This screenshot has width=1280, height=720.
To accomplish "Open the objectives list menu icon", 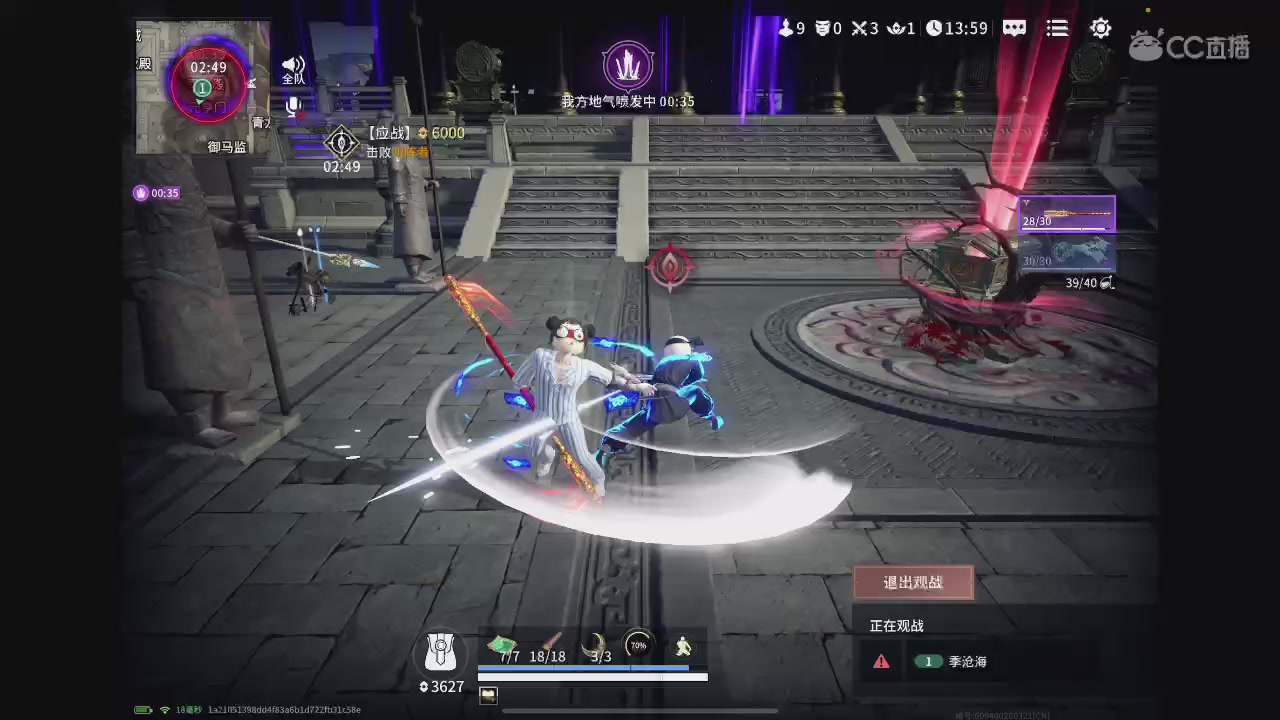I will click(x=1057, y=28).
